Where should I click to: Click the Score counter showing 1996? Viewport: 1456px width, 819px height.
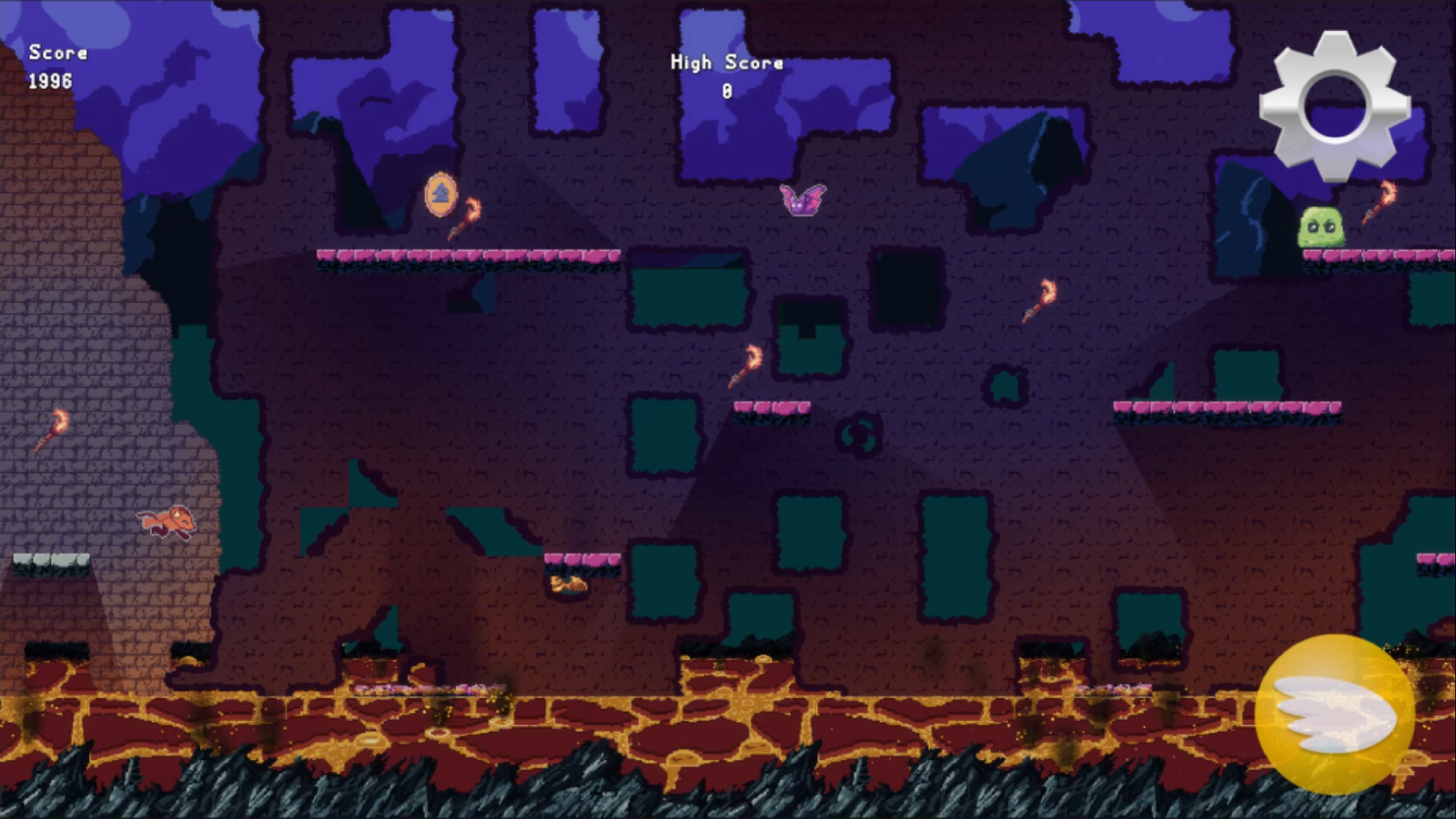(x=55, y=68)
